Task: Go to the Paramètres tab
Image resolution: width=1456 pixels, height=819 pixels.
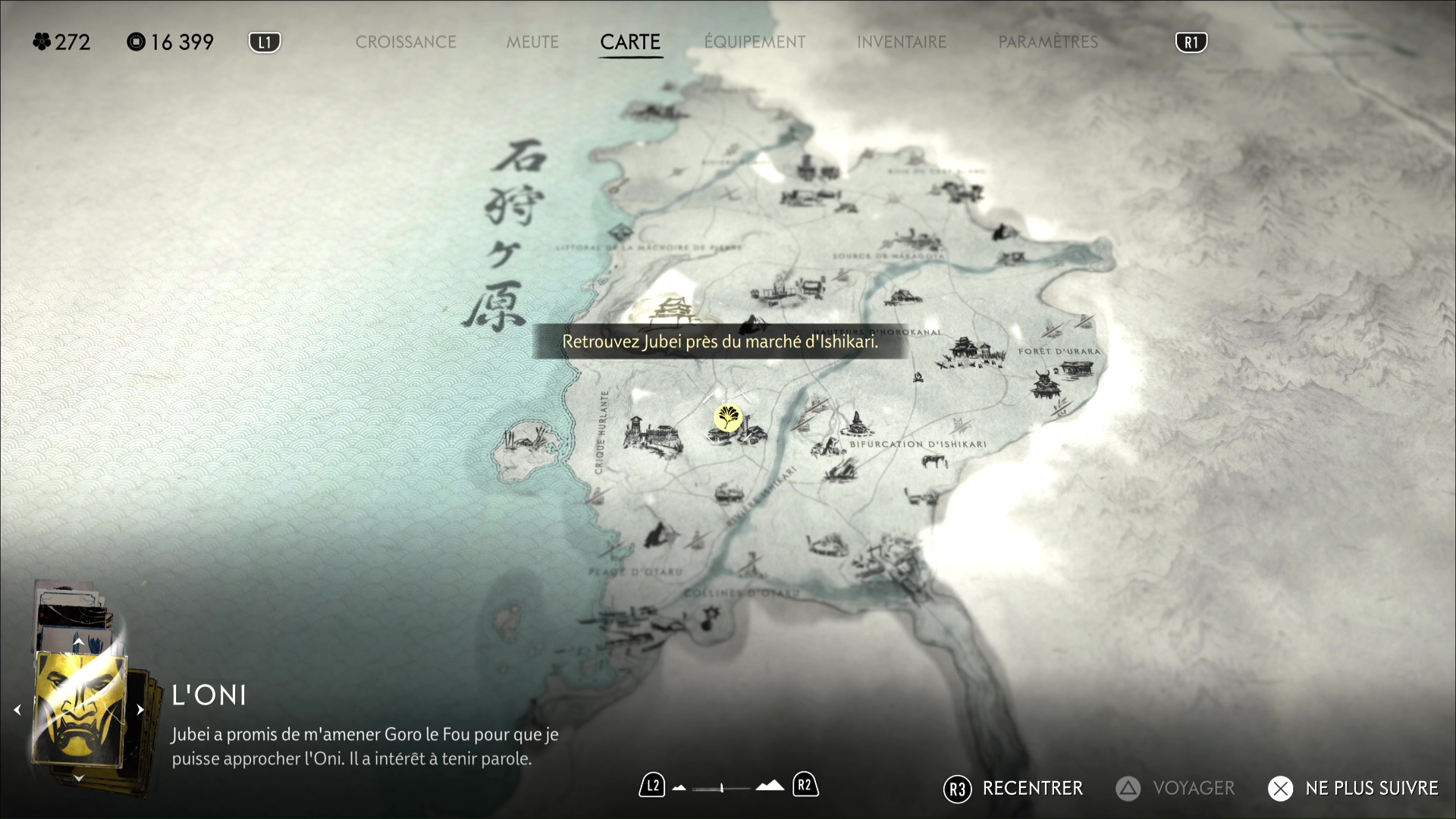Action: click(x=1048, y=42)
